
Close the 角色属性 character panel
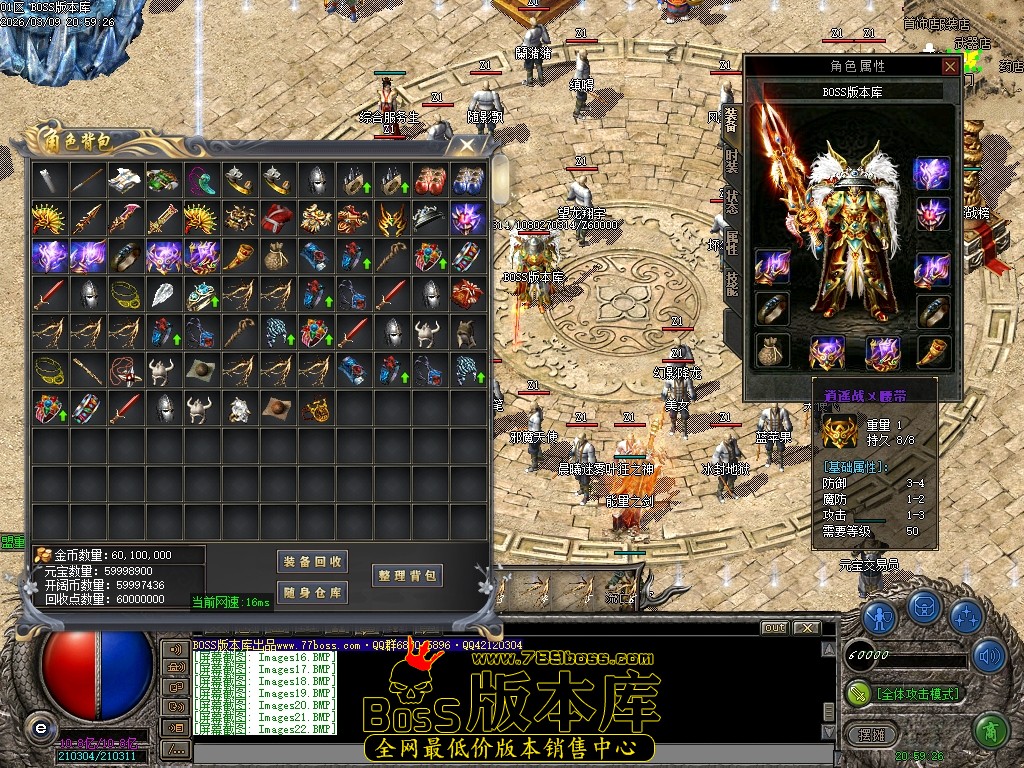(x=950, y=66)
